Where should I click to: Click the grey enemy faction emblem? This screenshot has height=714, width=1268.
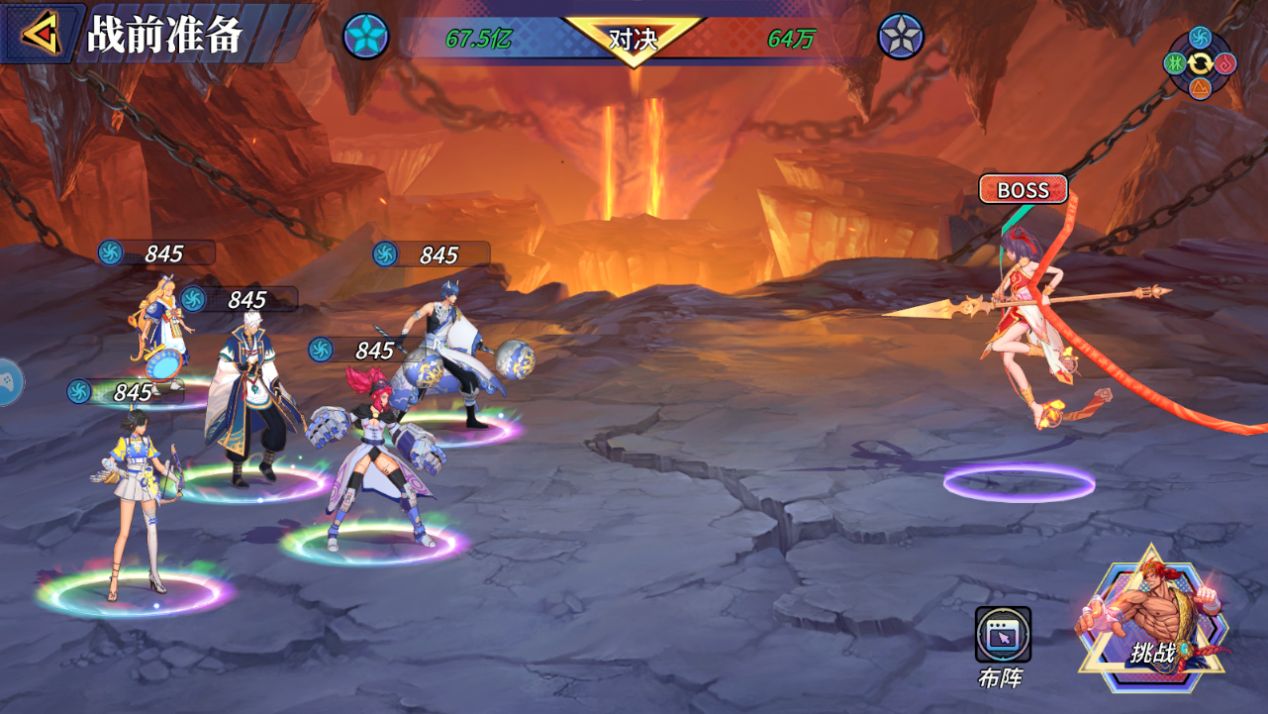pos(900,37)
